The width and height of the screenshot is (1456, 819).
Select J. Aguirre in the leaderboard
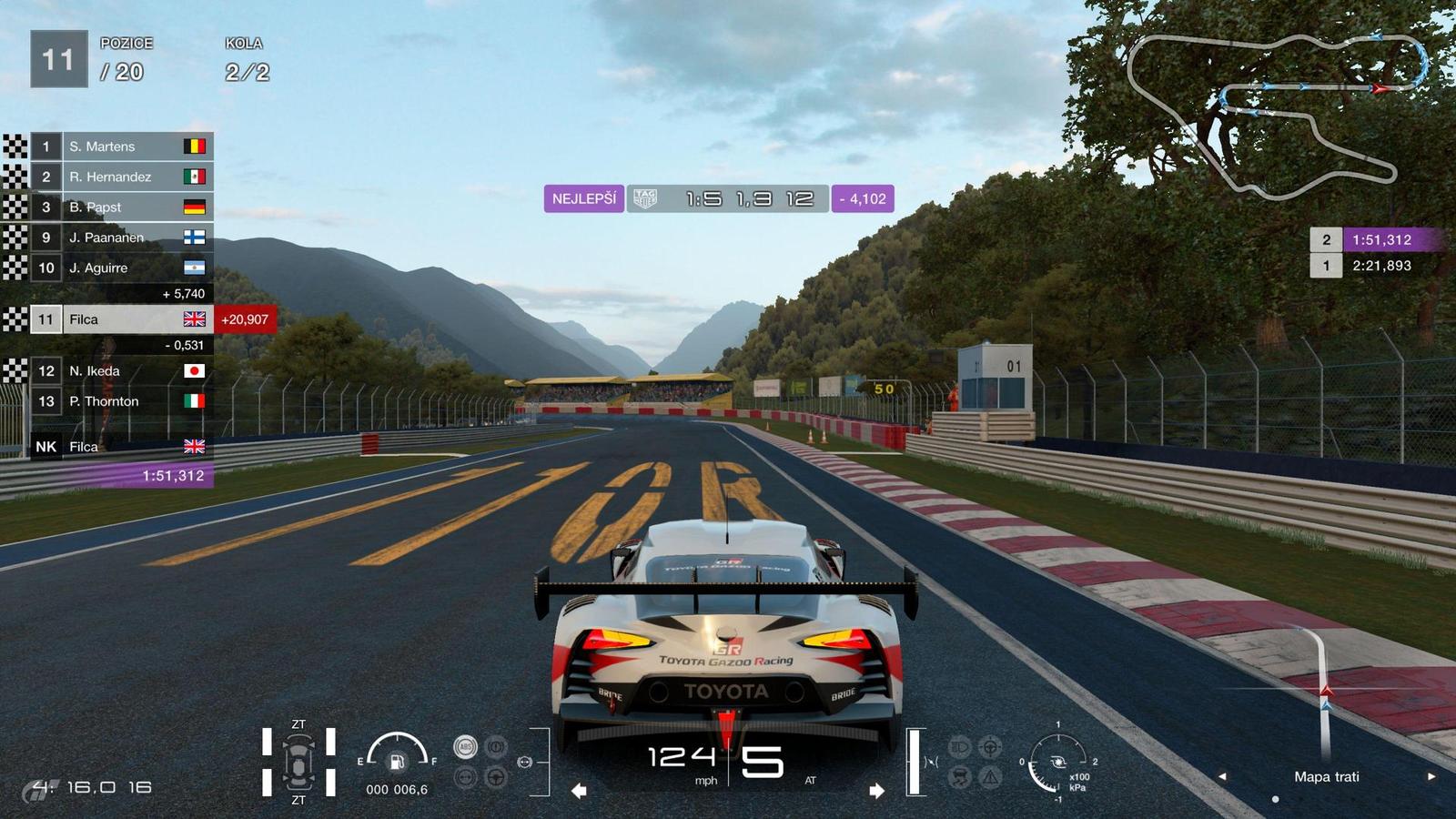[x=122, y=268]
